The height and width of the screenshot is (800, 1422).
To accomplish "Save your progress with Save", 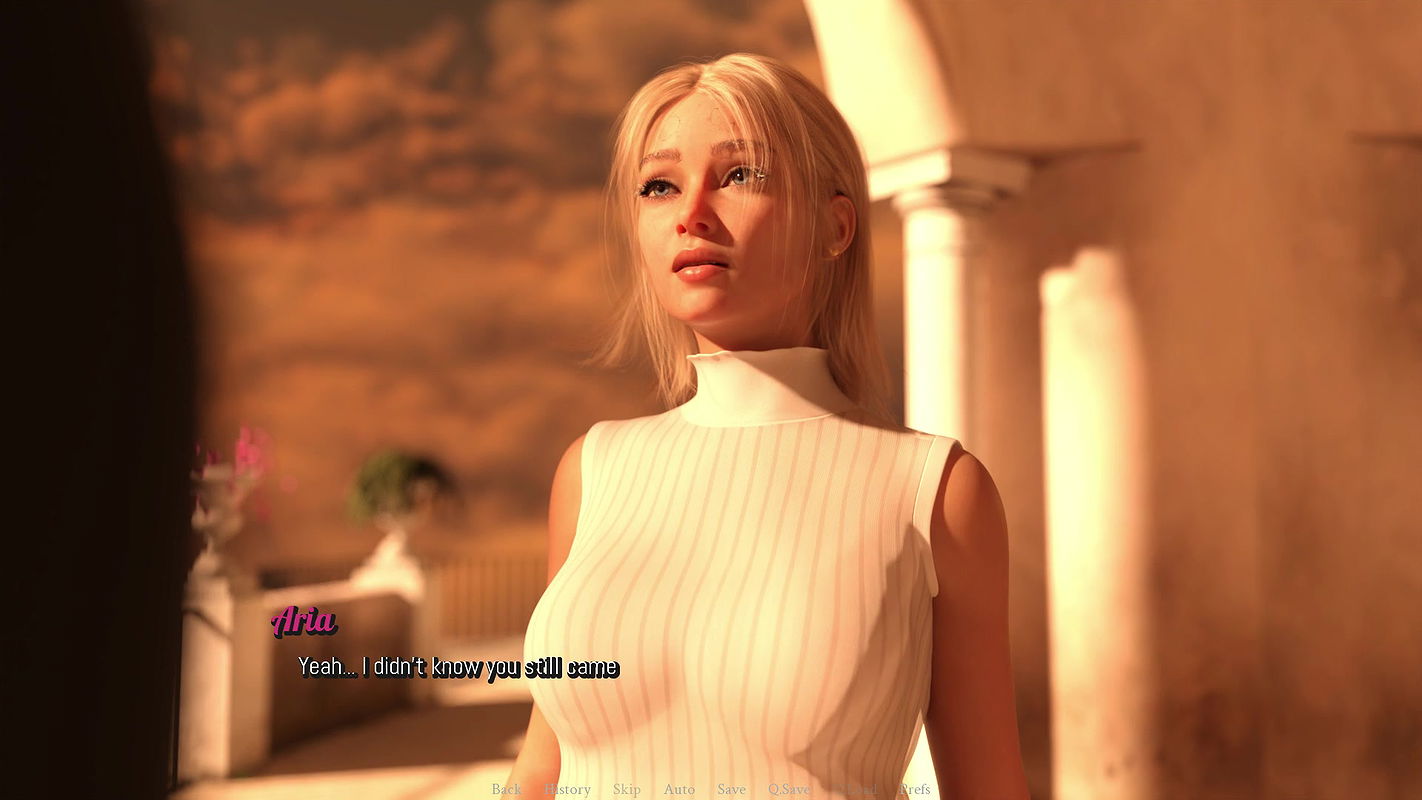I will 732,789.
